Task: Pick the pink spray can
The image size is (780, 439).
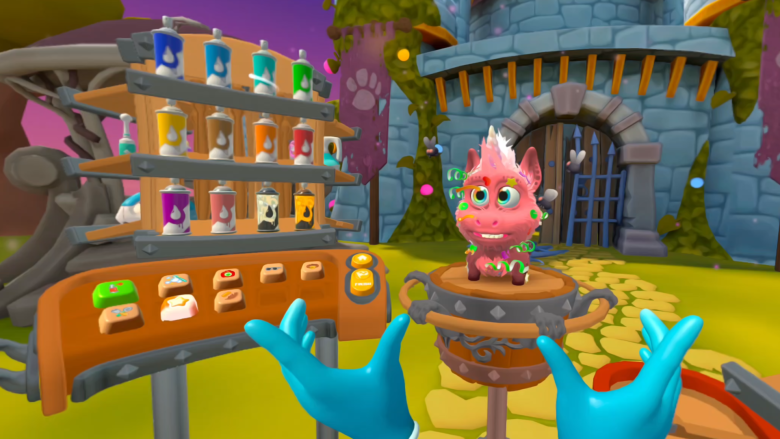Action: click(x=224, y=210)
